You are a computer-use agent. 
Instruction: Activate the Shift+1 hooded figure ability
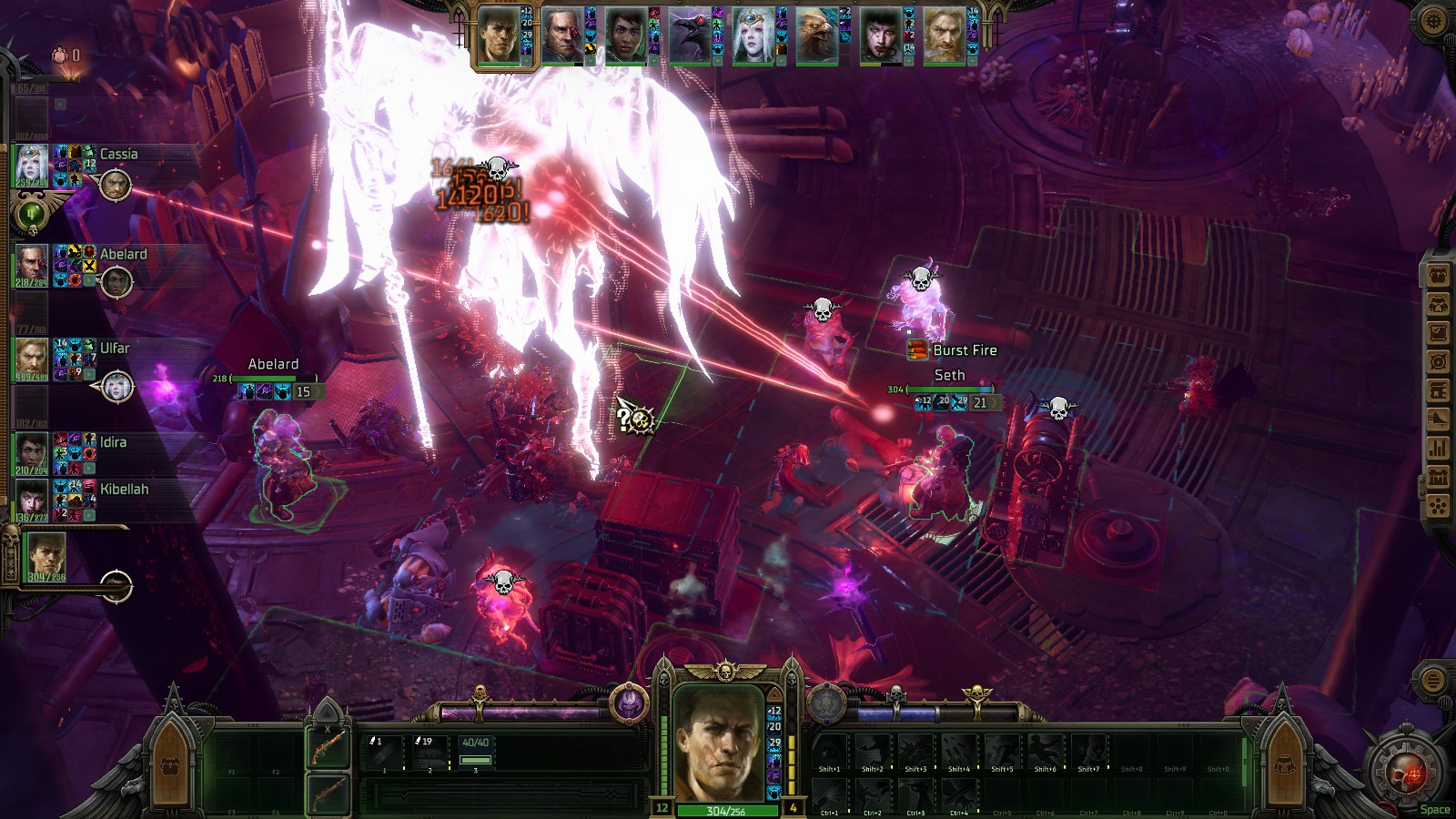[x=829, y=753]
